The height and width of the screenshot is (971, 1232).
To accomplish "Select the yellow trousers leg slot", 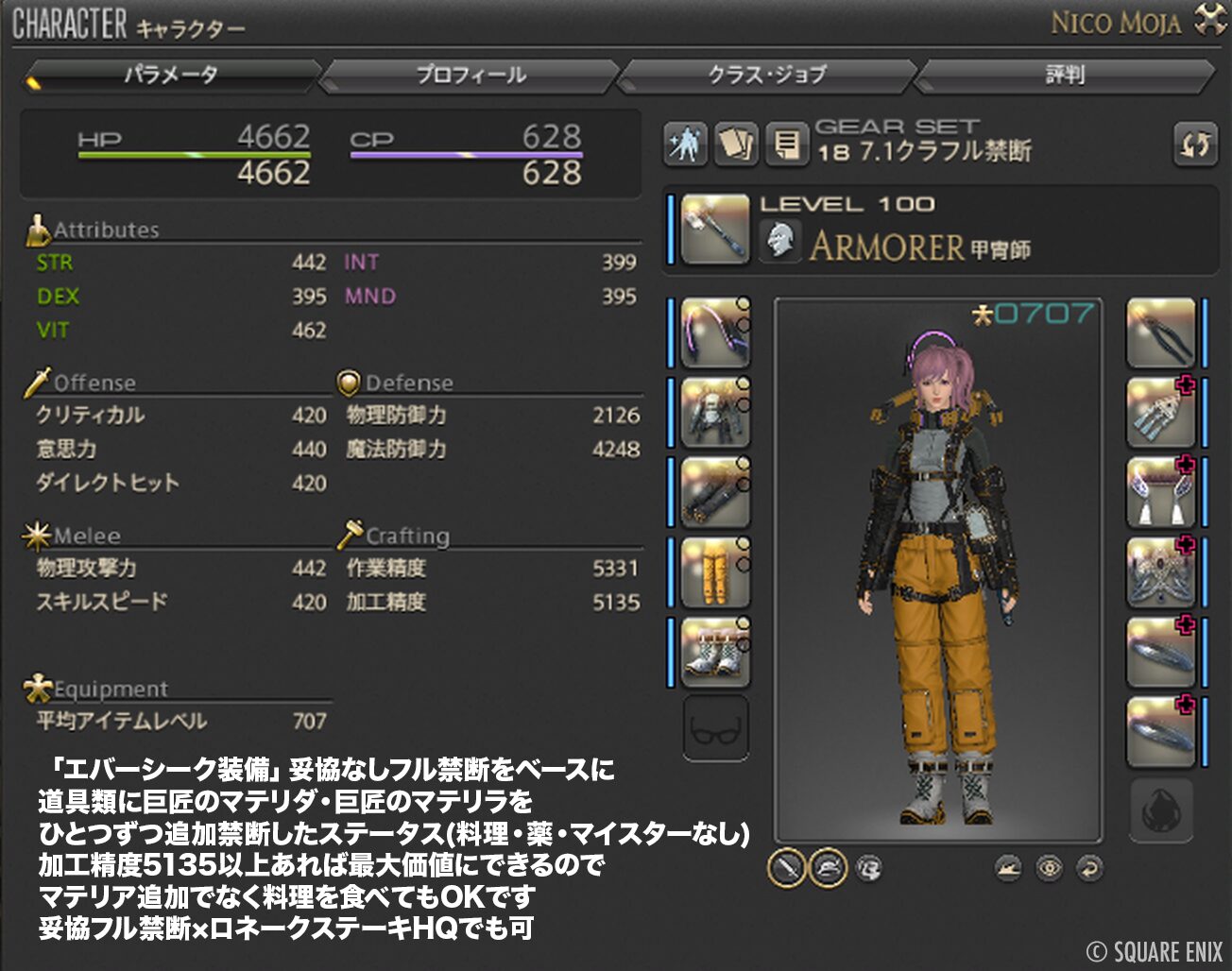I will (715, 572).
